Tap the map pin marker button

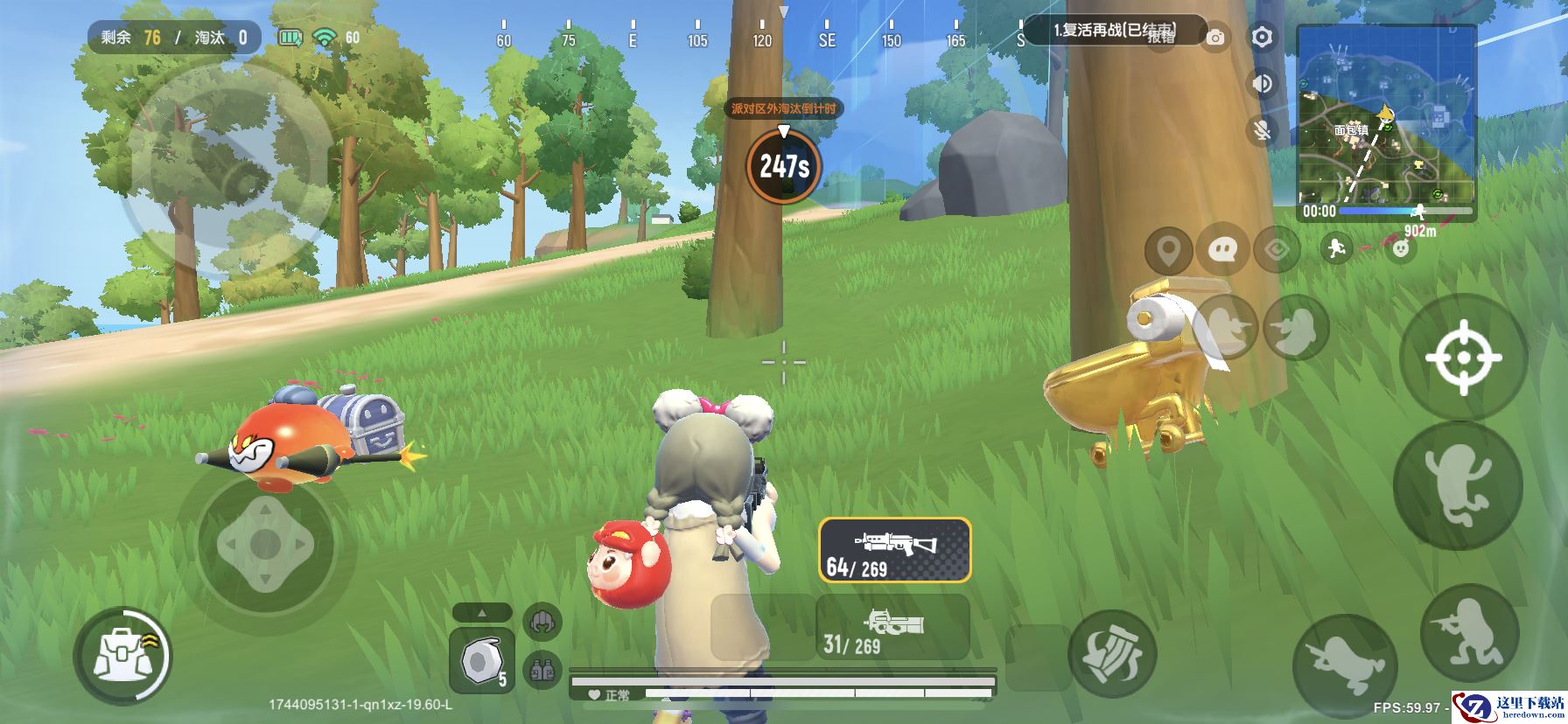[x=1168, y=250]
